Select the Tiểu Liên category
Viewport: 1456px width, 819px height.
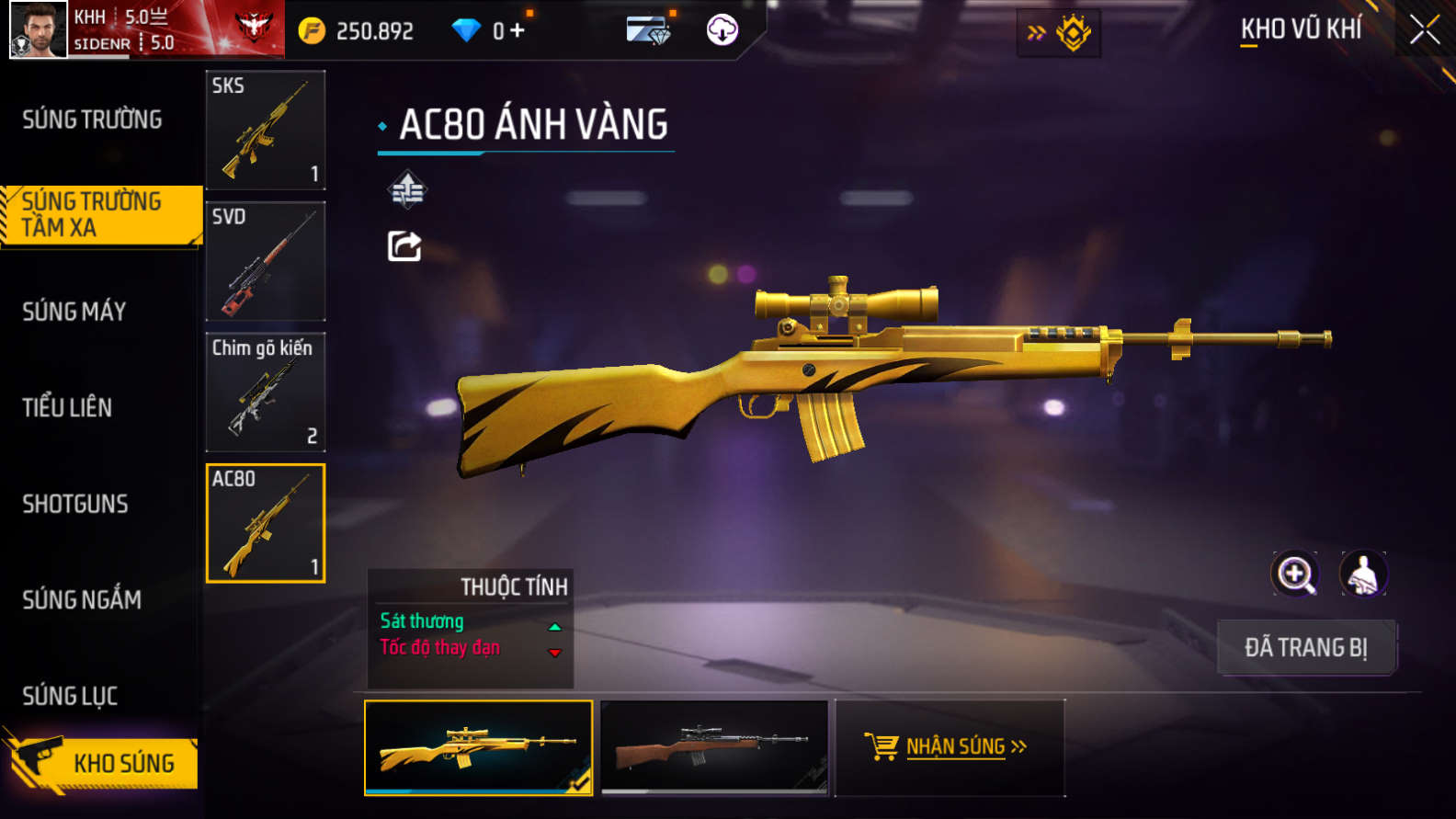click(x=67, y=407)
